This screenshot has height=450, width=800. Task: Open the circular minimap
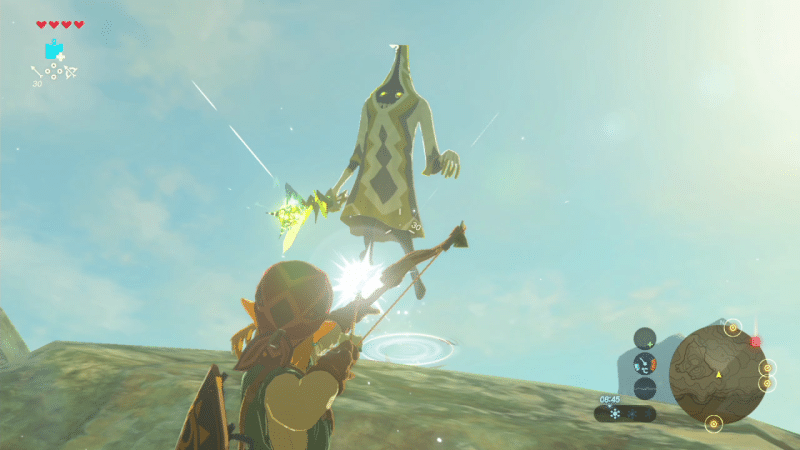718,373
